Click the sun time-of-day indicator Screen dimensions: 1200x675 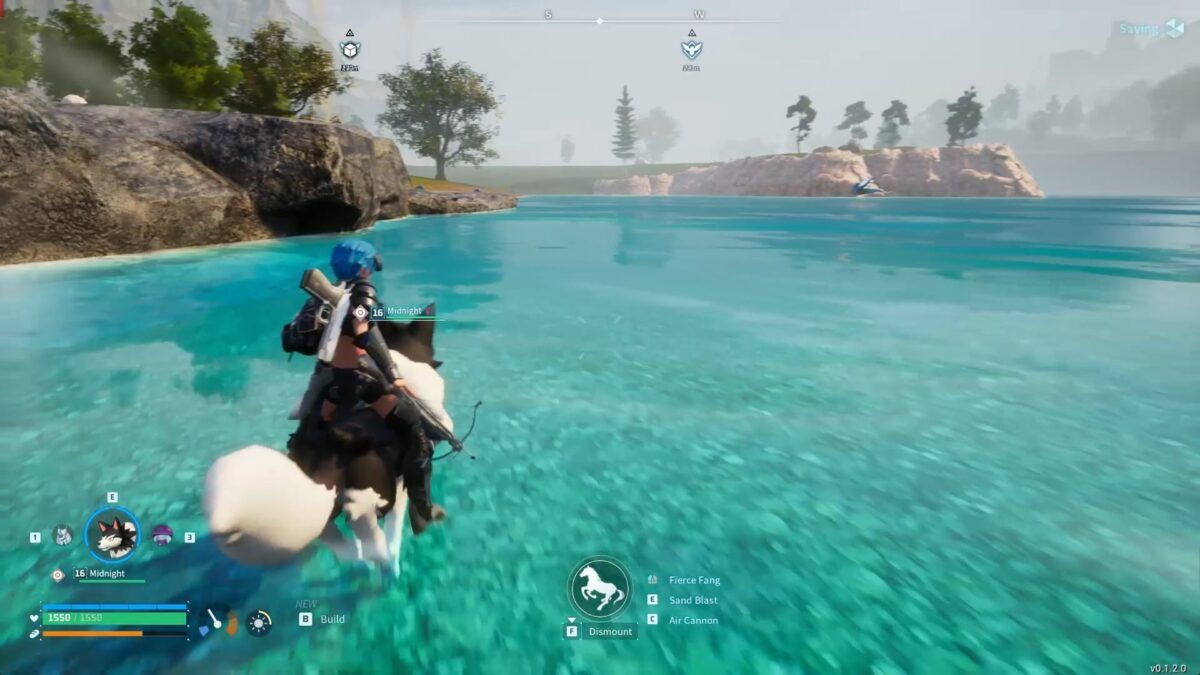pos(259,622)
